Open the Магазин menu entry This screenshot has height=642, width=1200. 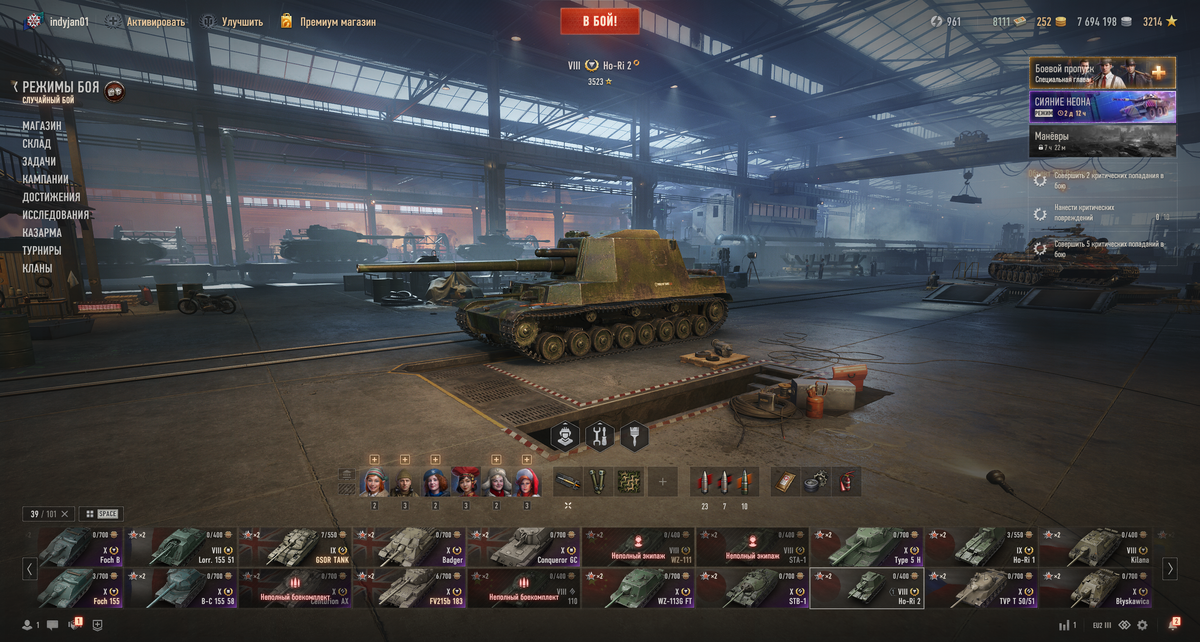point(42,126)
